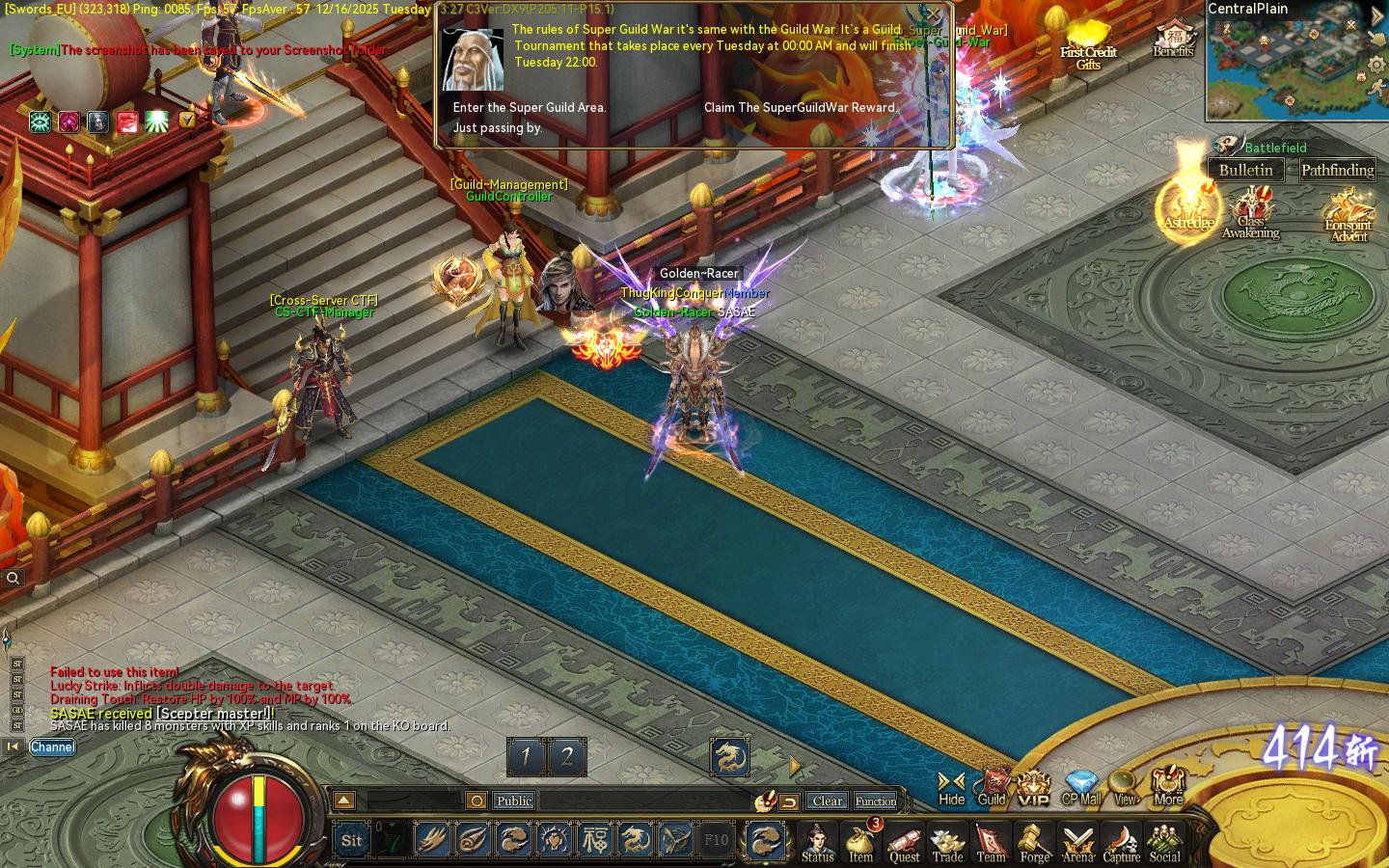
Task: Open the Class Awakening icon
Action: coord(1251,214)
